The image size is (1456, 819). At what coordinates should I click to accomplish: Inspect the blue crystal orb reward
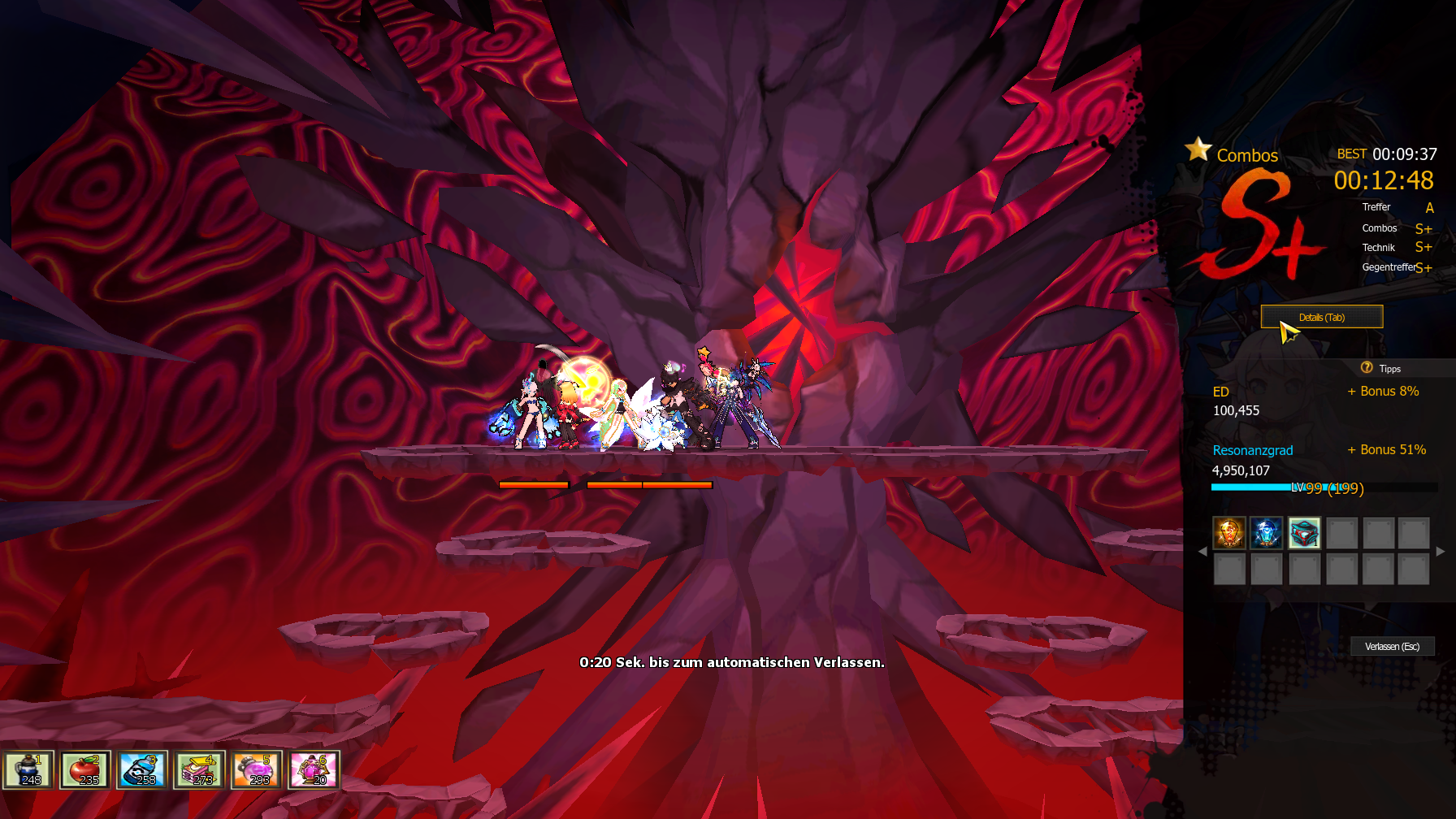pyautogui.click(x=1267, y=533)
